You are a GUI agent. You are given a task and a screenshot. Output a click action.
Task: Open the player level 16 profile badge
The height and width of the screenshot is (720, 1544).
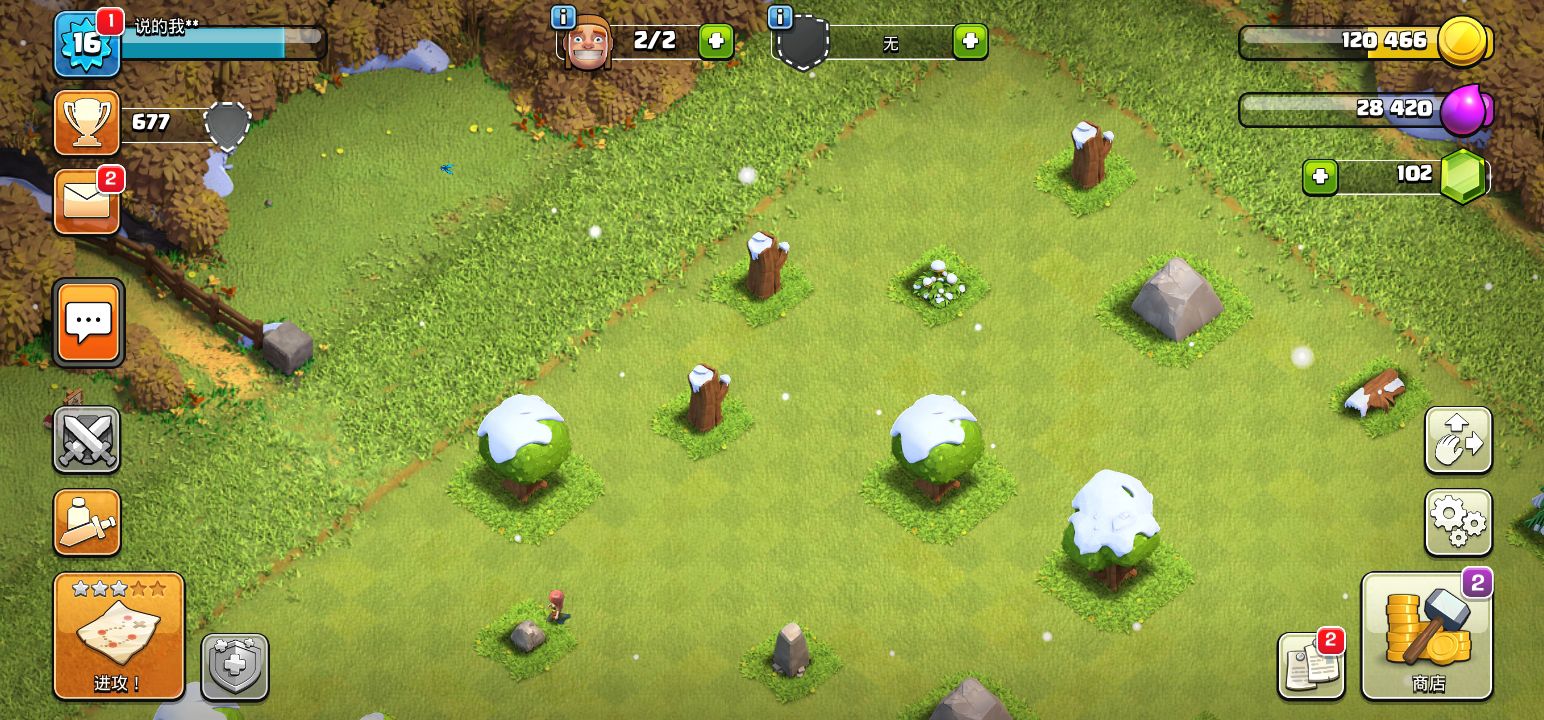pyautogui.click(x=87, y=44)
